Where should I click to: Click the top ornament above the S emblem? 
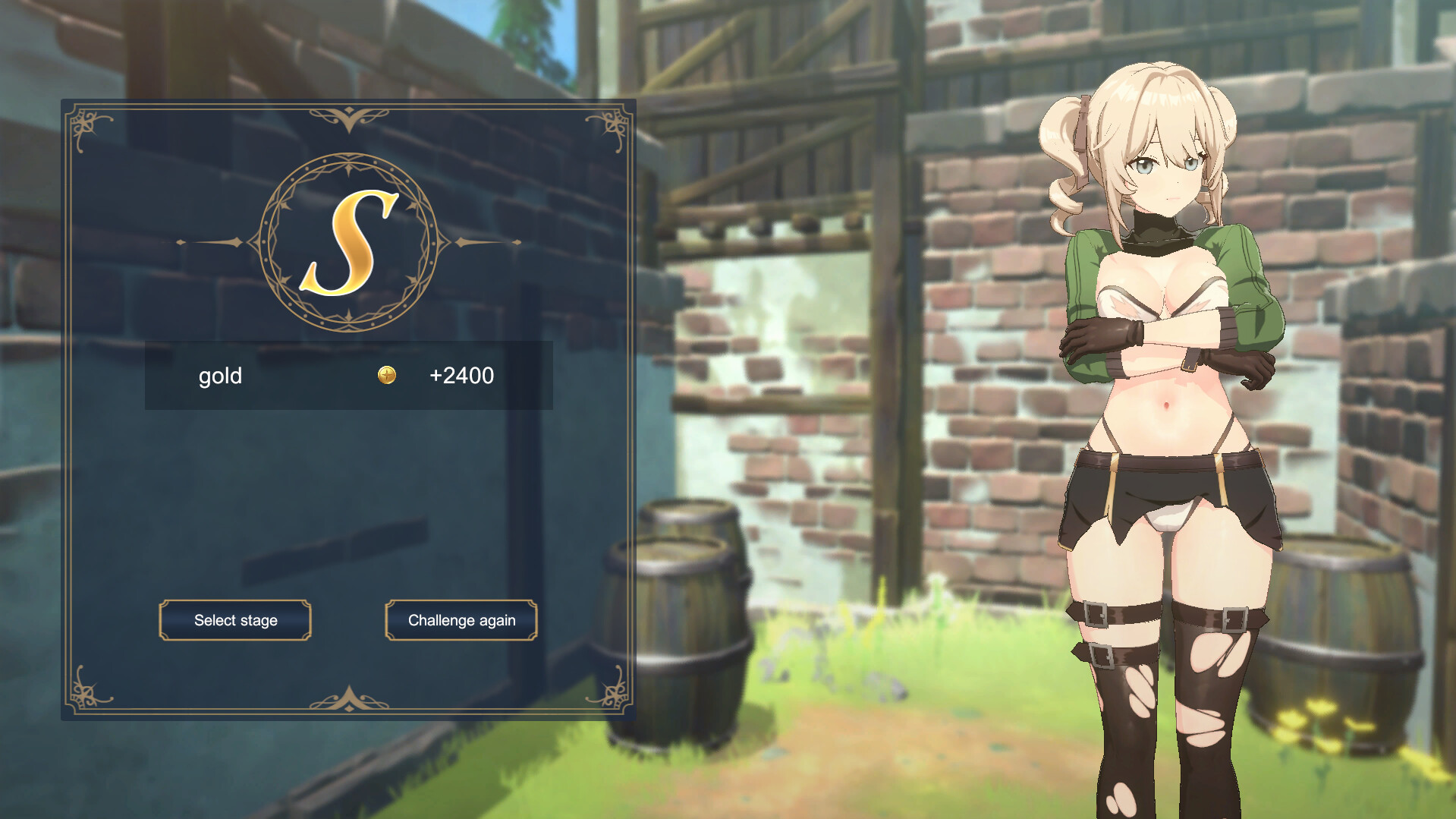point(347,115)
